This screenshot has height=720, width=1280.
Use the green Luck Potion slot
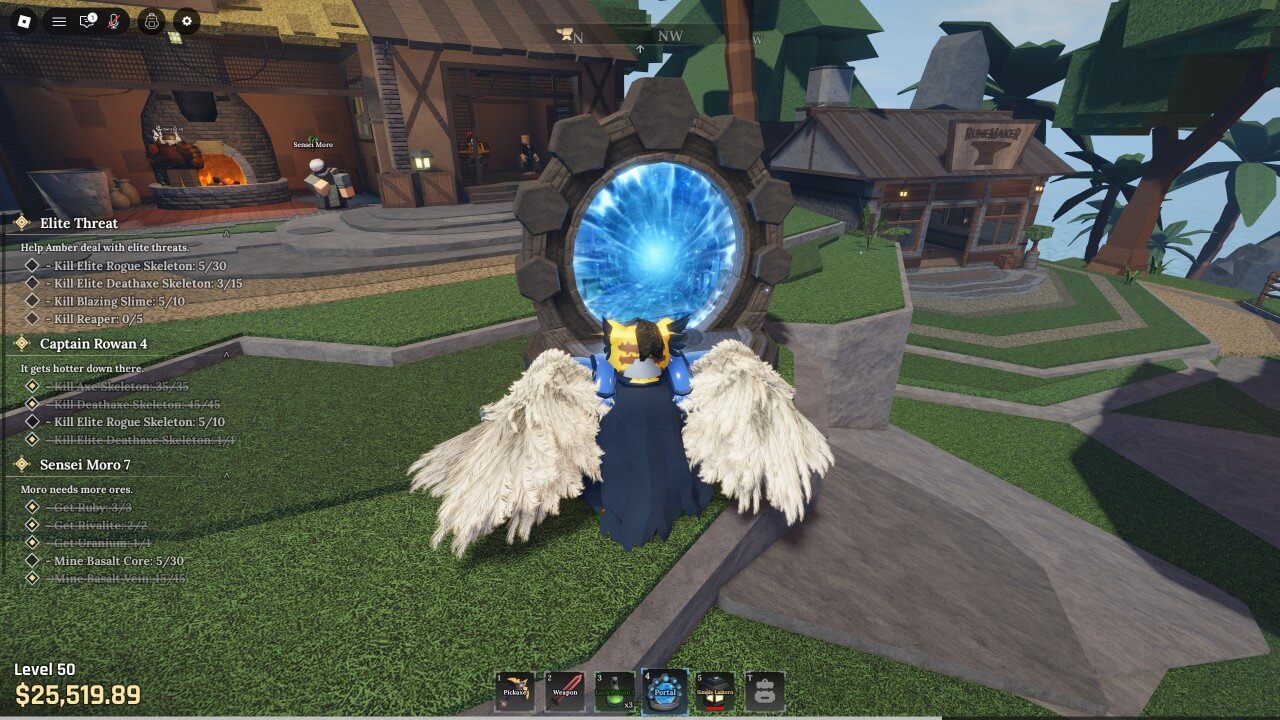coord(614,690)
